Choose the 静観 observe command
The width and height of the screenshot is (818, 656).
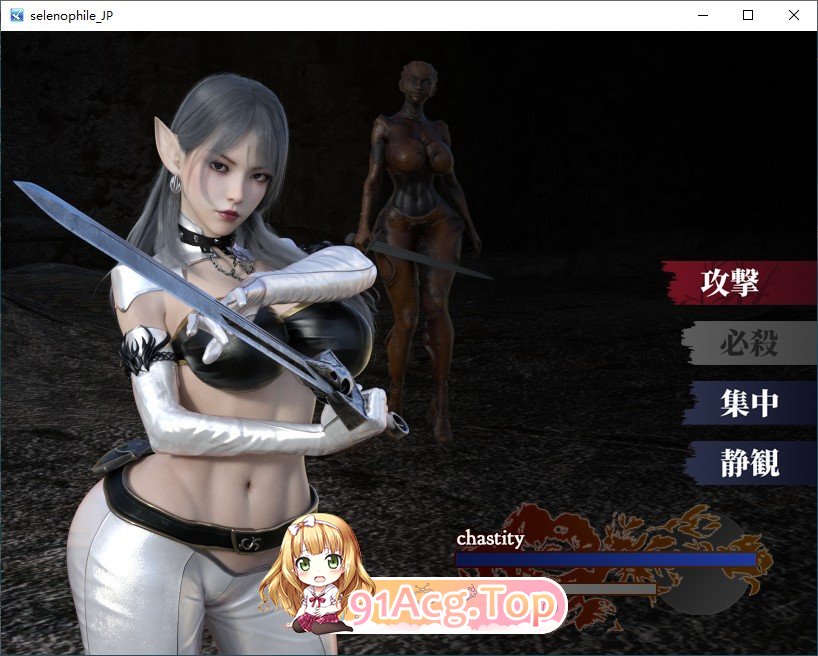pos(748,463)
